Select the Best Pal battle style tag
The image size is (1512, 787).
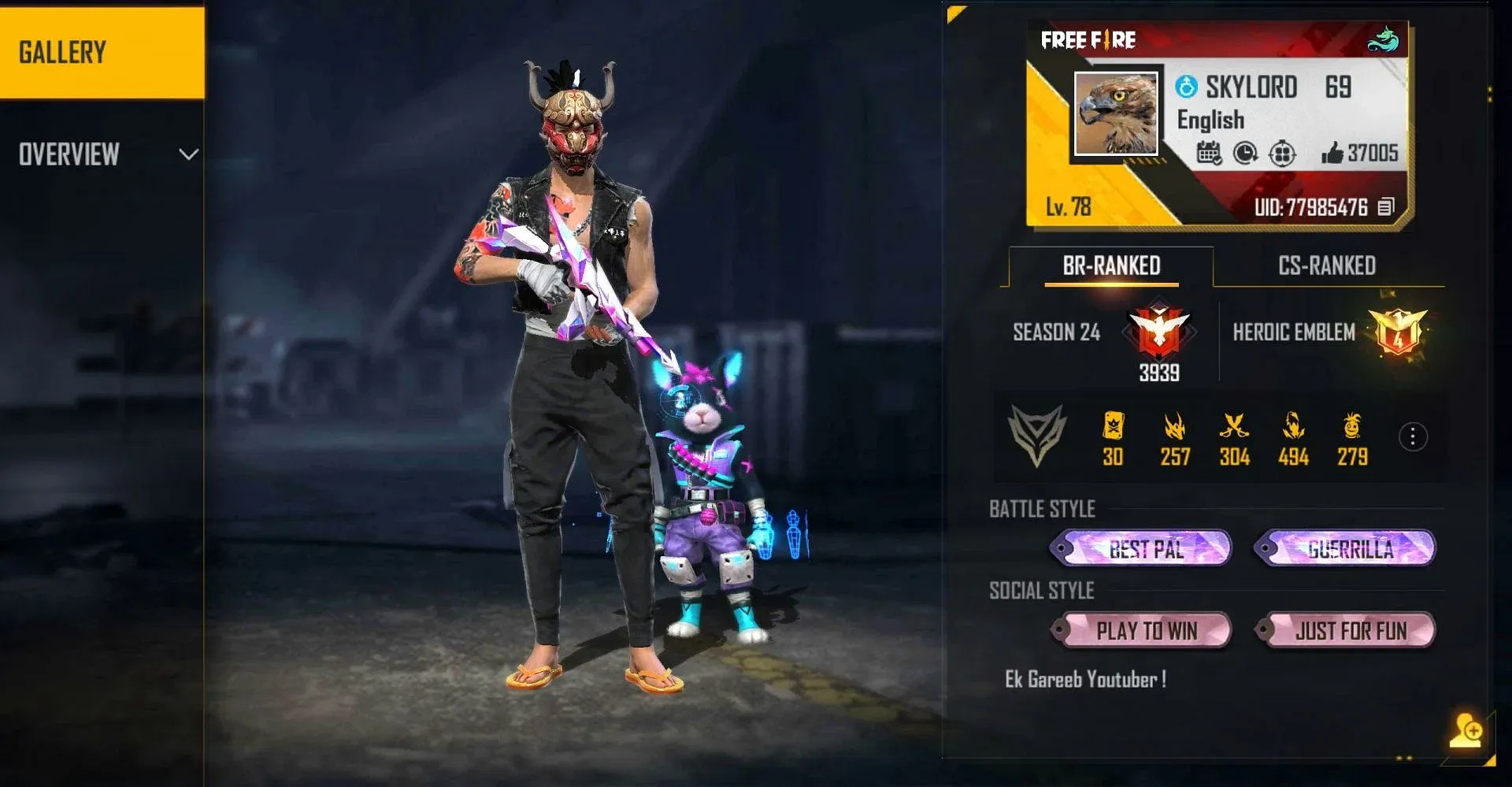click(1142, 548)
